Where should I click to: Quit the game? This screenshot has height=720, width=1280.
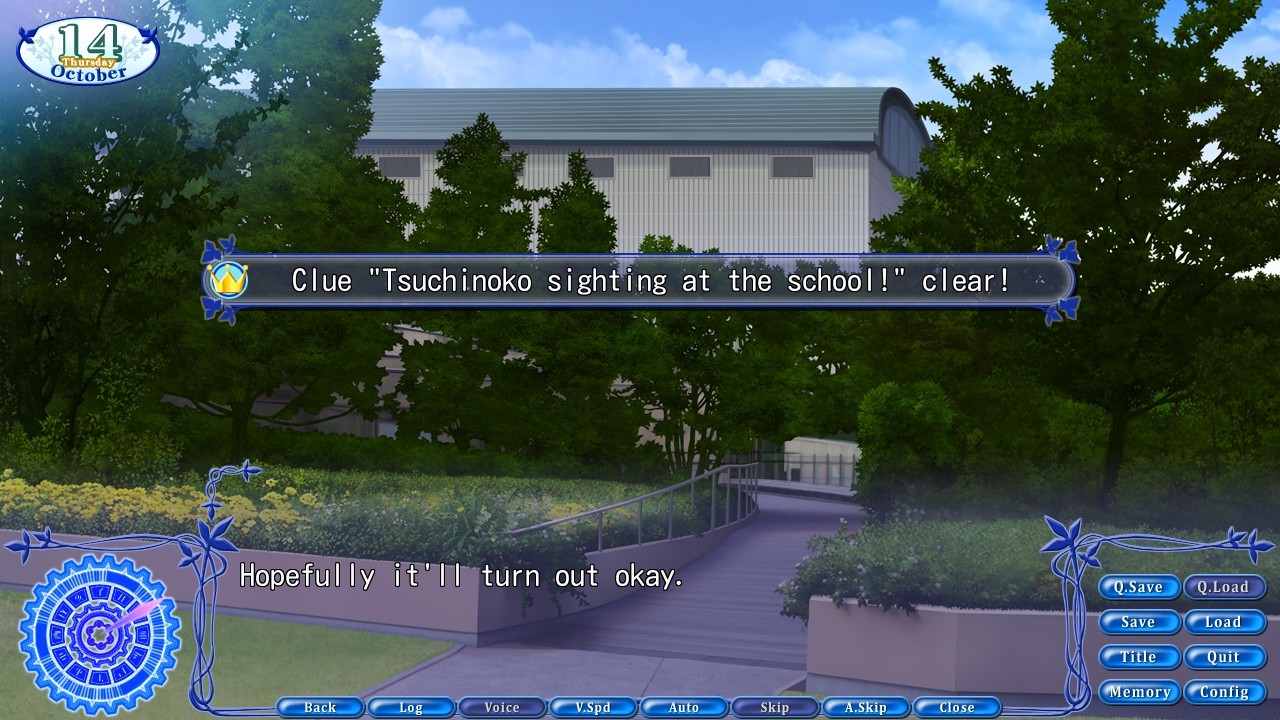(x=1225, y=657)
